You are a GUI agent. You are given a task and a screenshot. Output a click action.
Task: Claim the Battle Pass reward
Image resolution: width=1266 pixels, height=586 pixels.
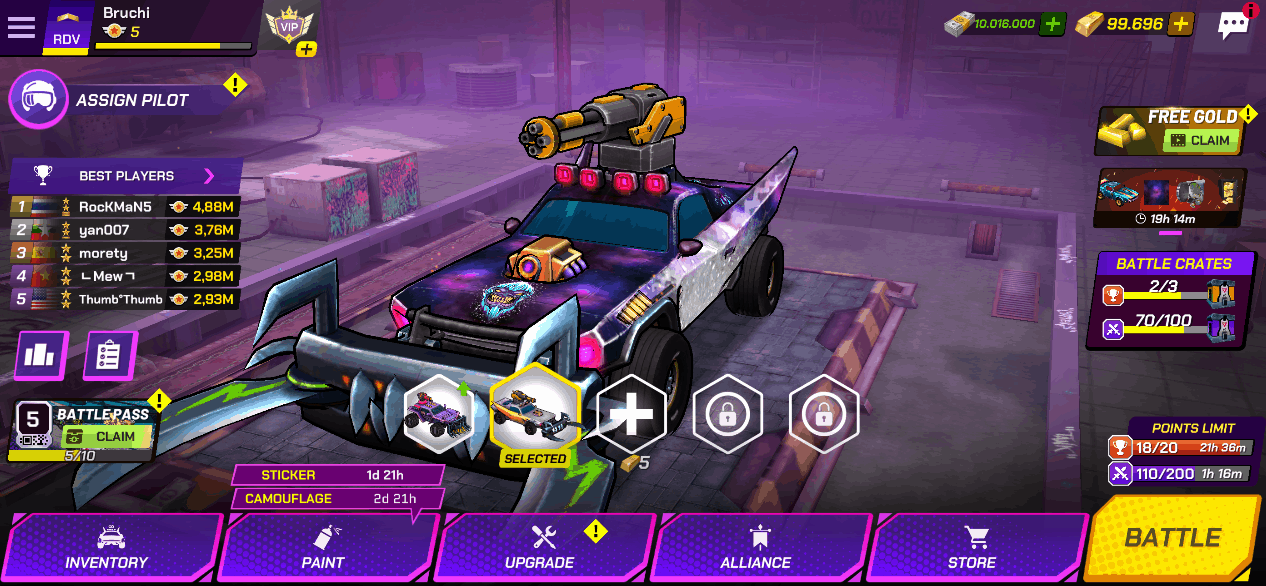pos(106,437)
